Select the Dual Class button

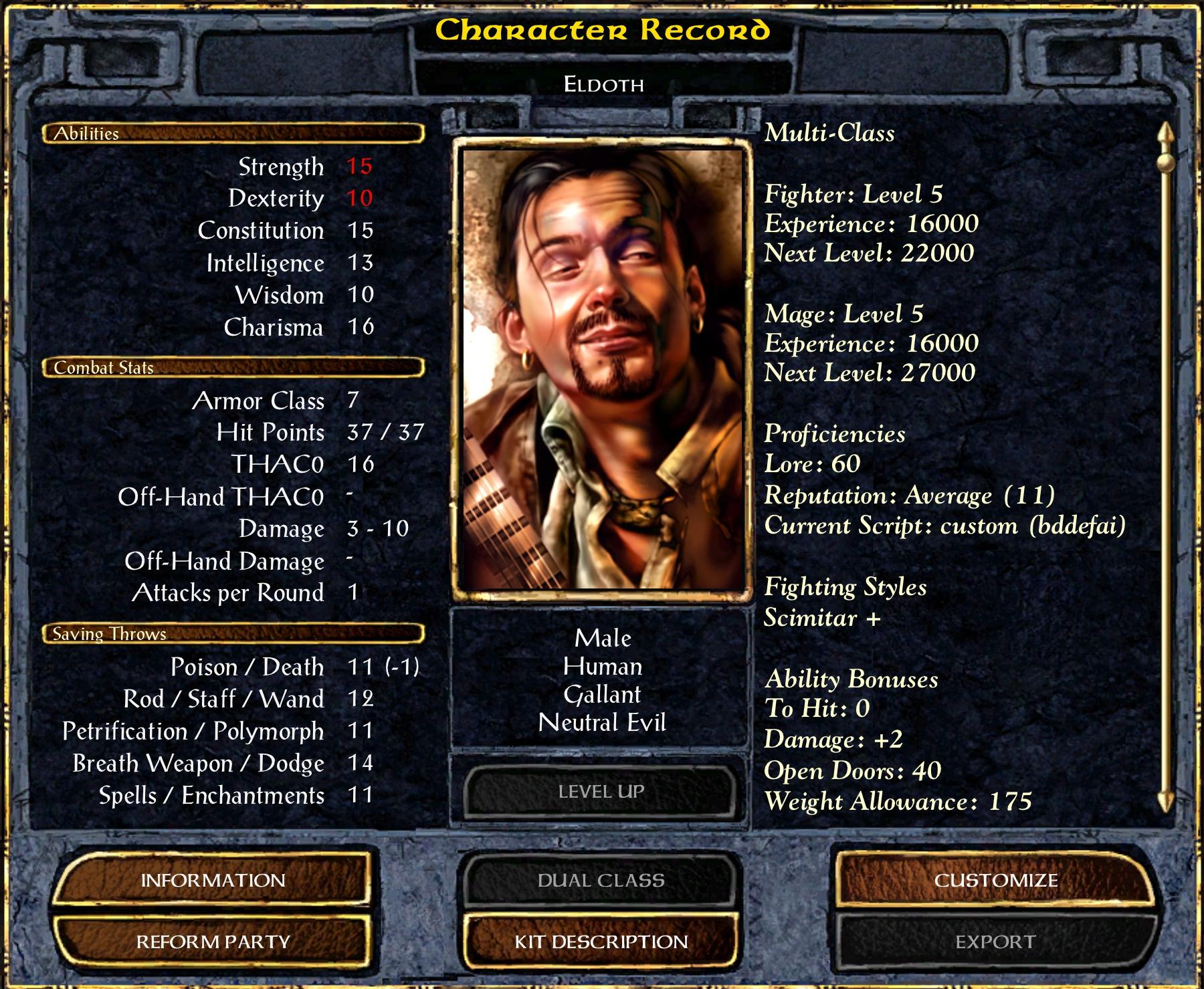[601, 880]
